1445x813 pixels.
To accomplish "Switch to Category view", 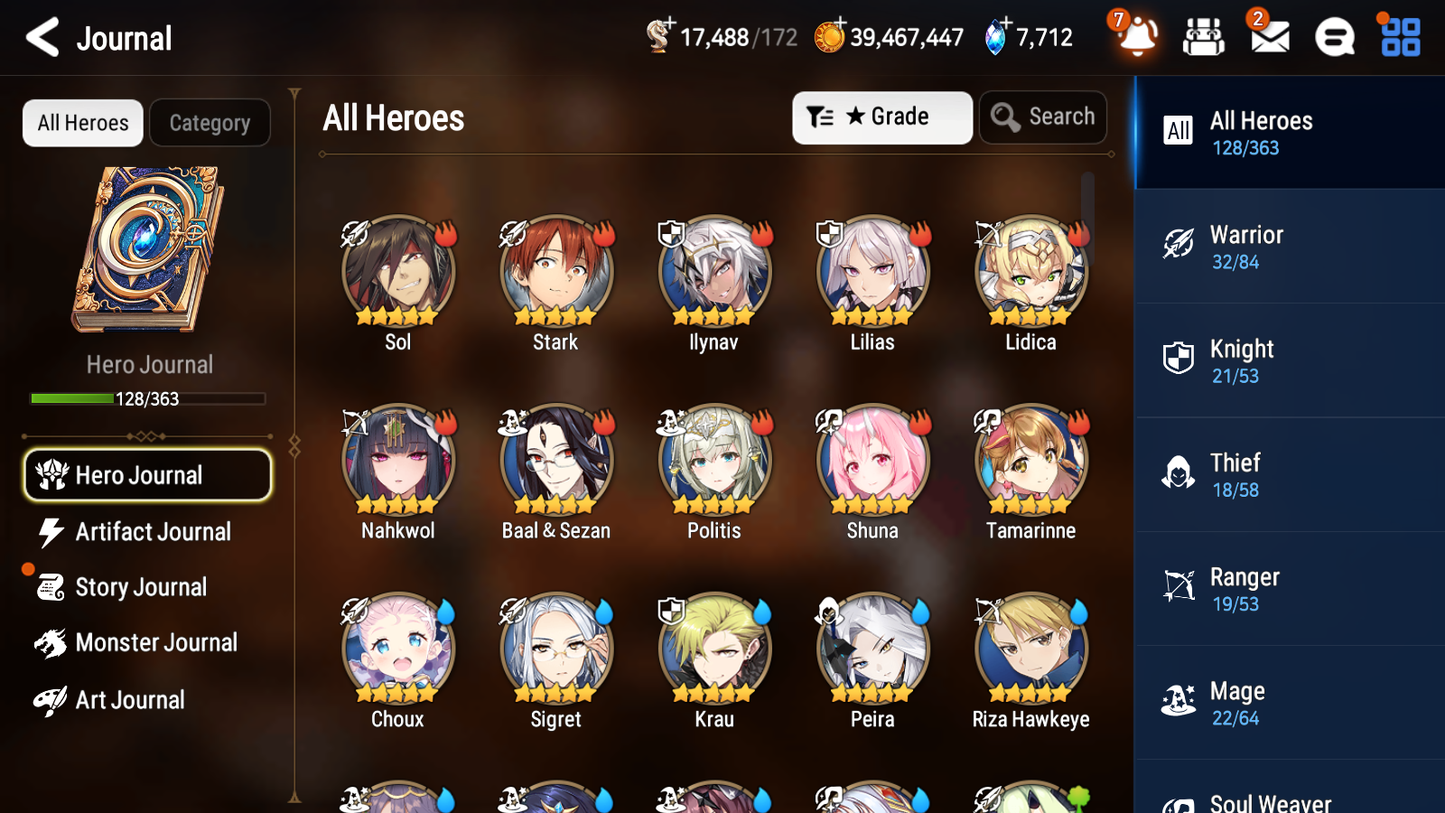I will click(210, 122).
